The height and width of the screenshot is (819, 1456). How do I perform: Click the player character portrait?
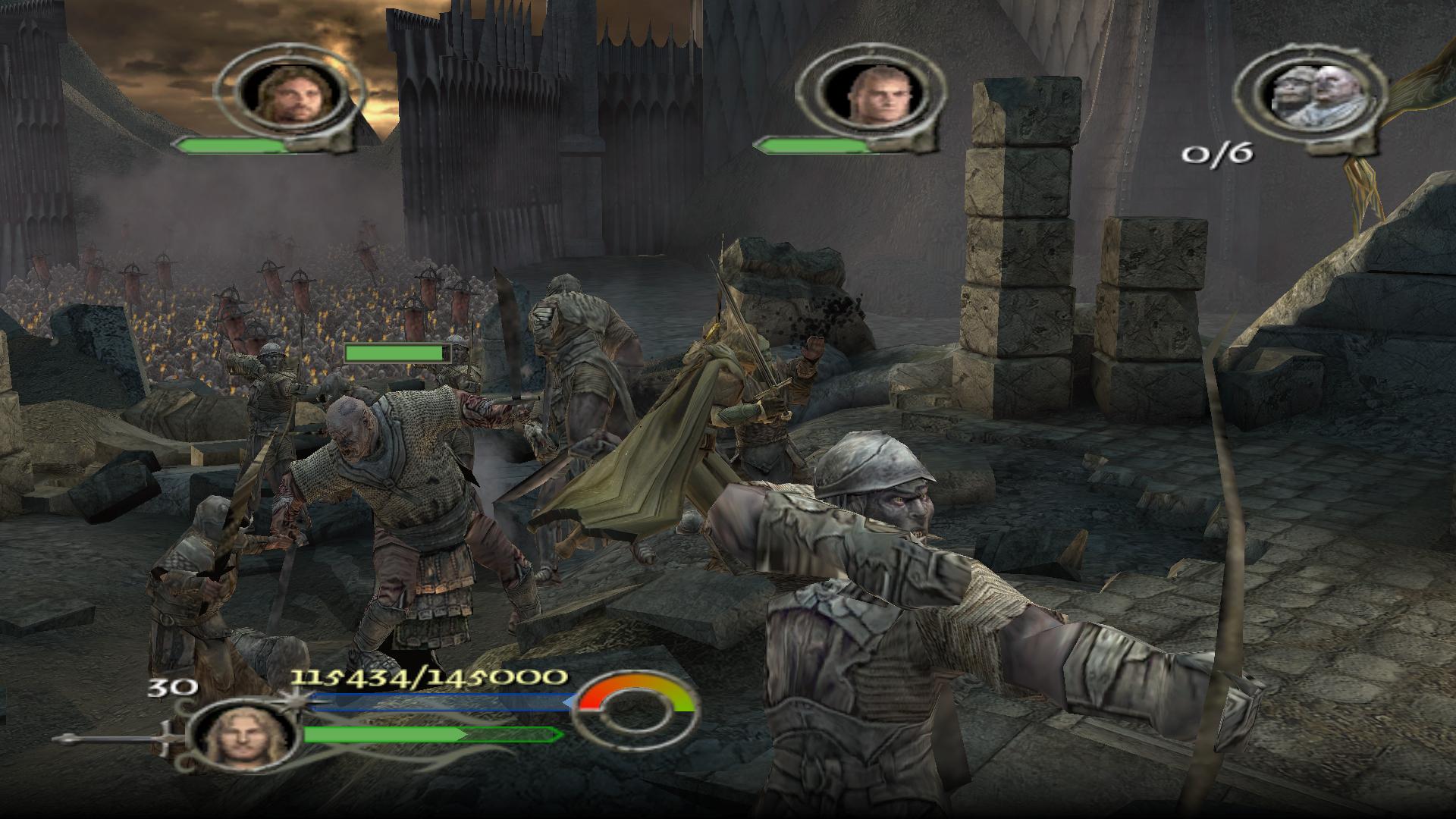(x=241, y=735)
